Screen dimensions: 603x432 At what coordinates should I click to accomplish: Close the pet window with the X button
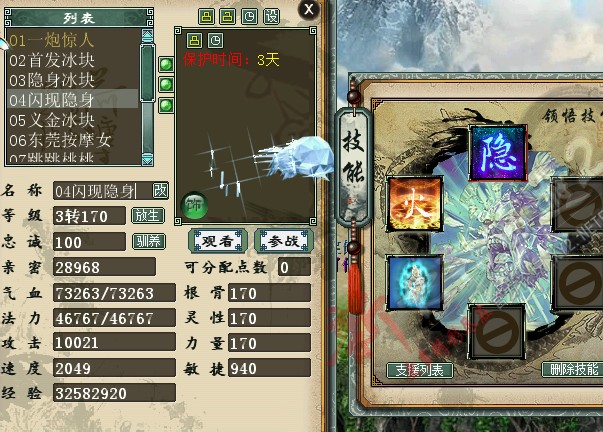pyautogui.click(x=309, y=9)
